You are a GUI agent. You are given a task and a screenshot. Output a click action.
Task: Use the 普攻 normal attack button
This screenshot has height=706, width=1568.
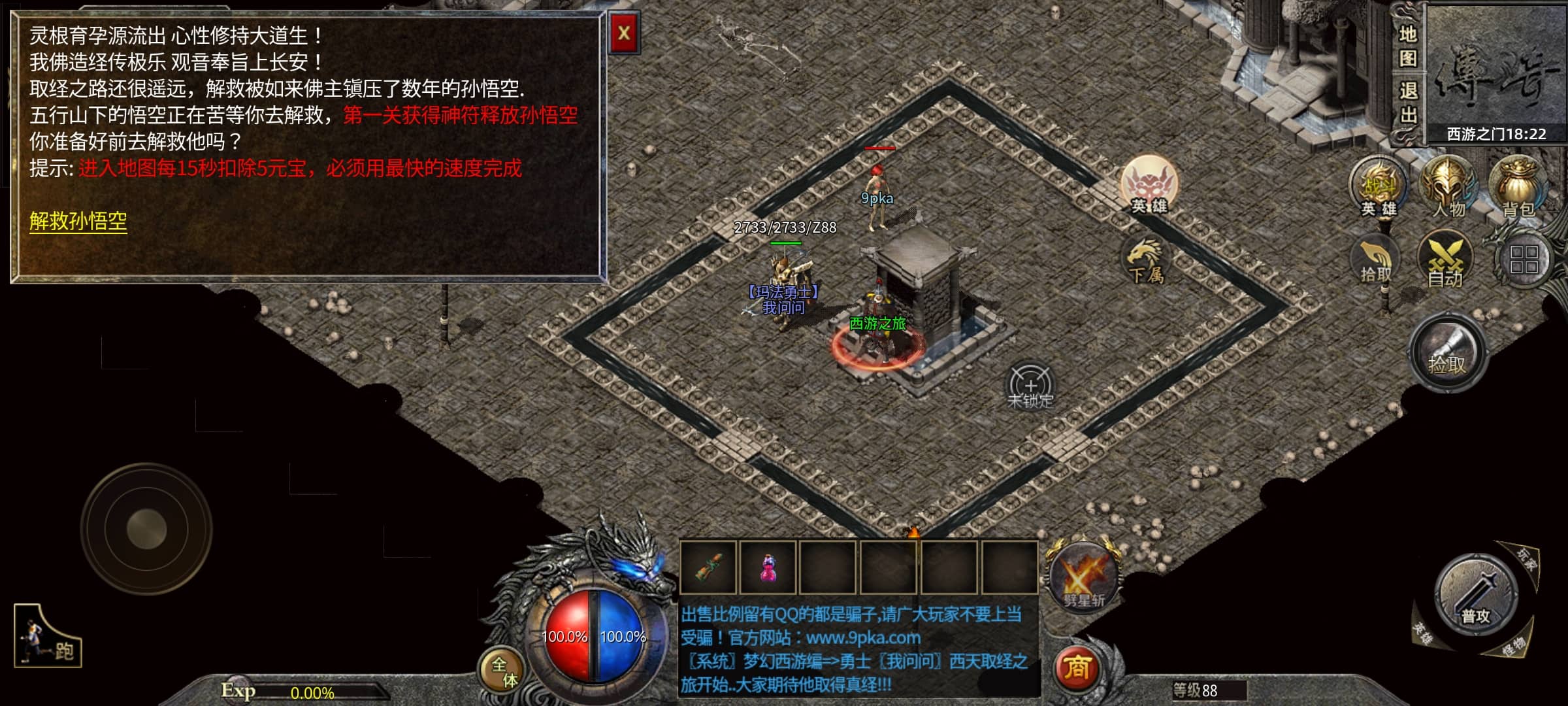point(1475,596)
